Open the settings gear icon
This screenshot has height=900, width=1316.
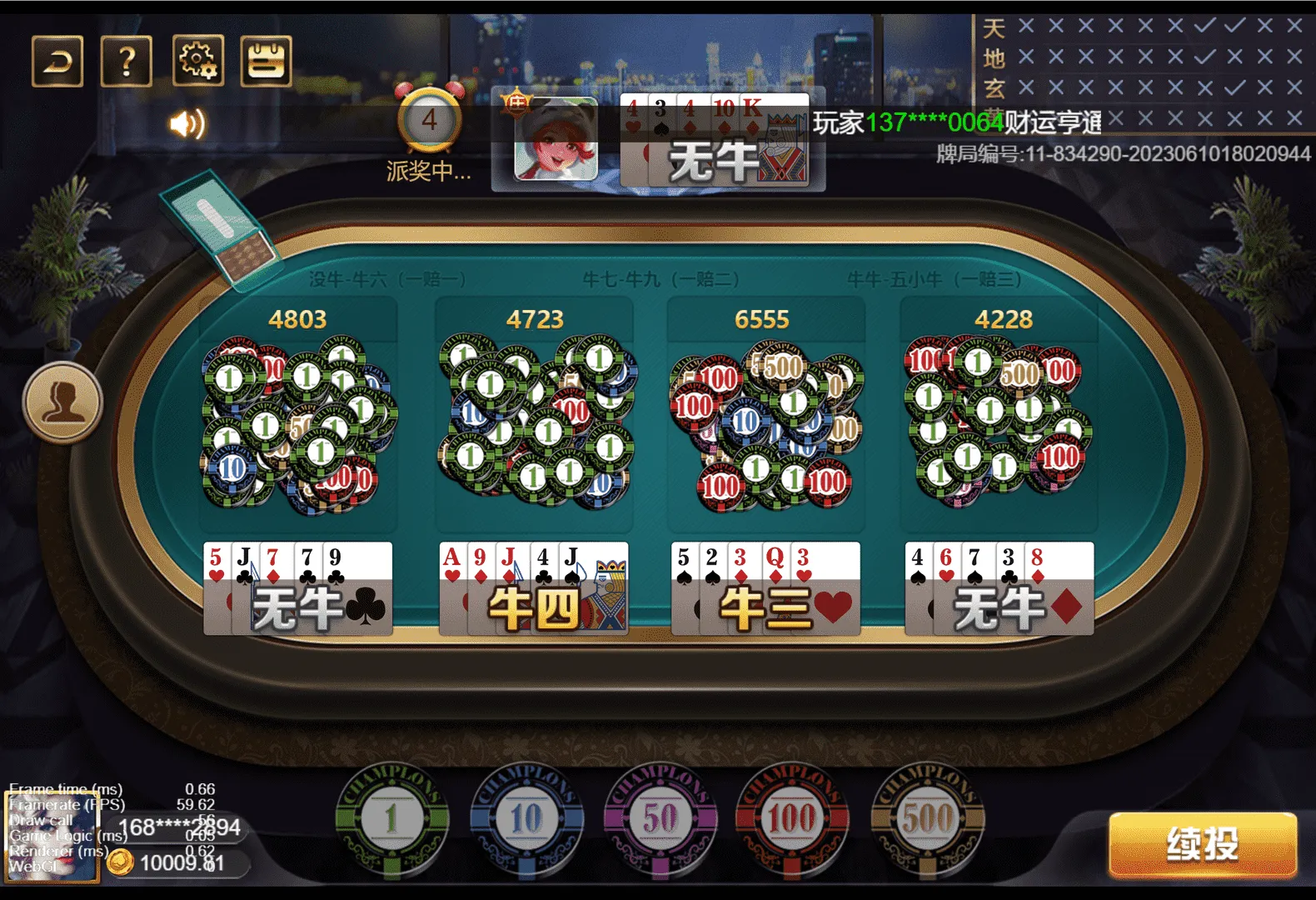coord(197,60)
